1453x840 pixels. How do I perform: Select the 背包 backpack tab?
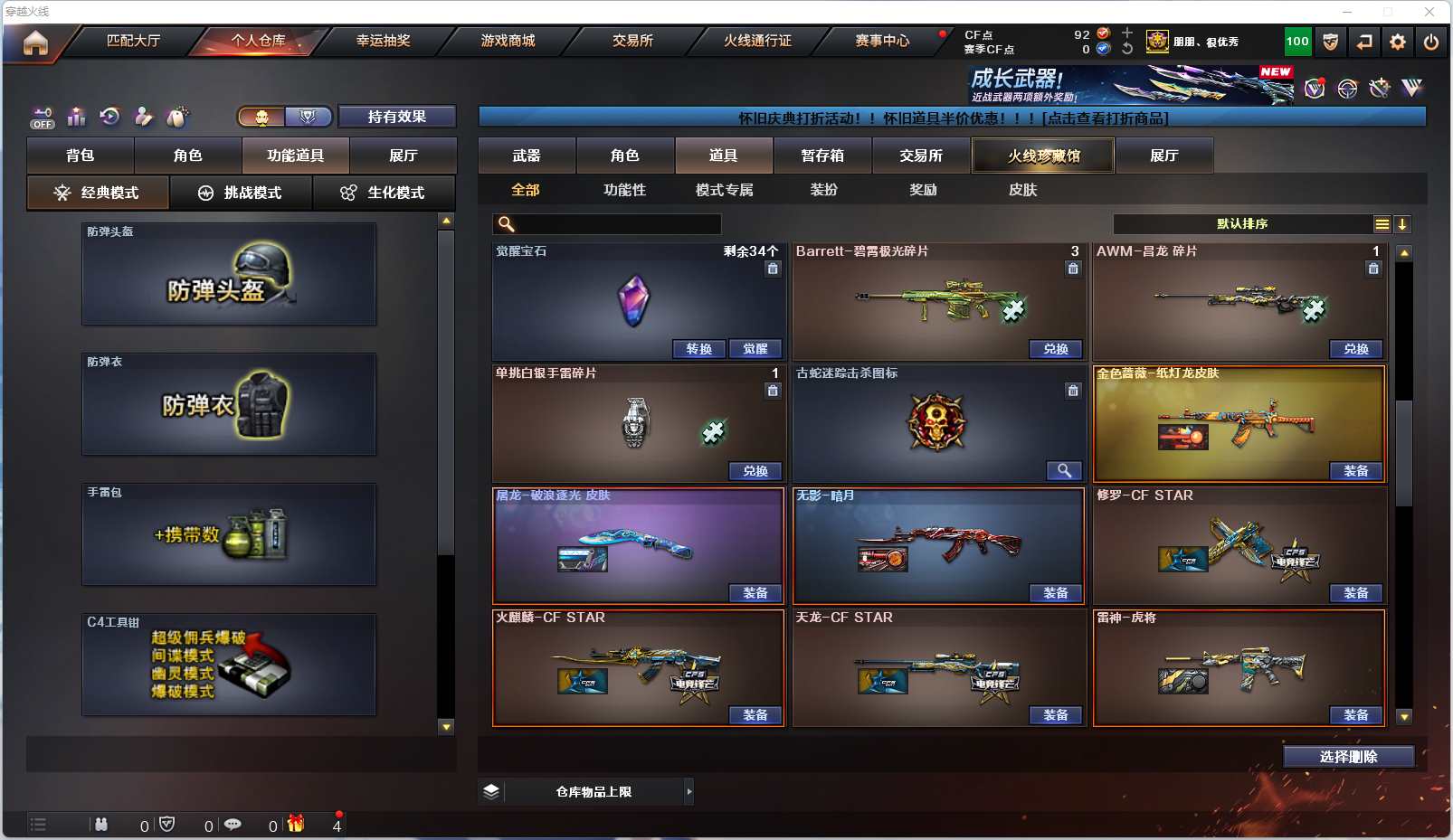tap(81, 156)
